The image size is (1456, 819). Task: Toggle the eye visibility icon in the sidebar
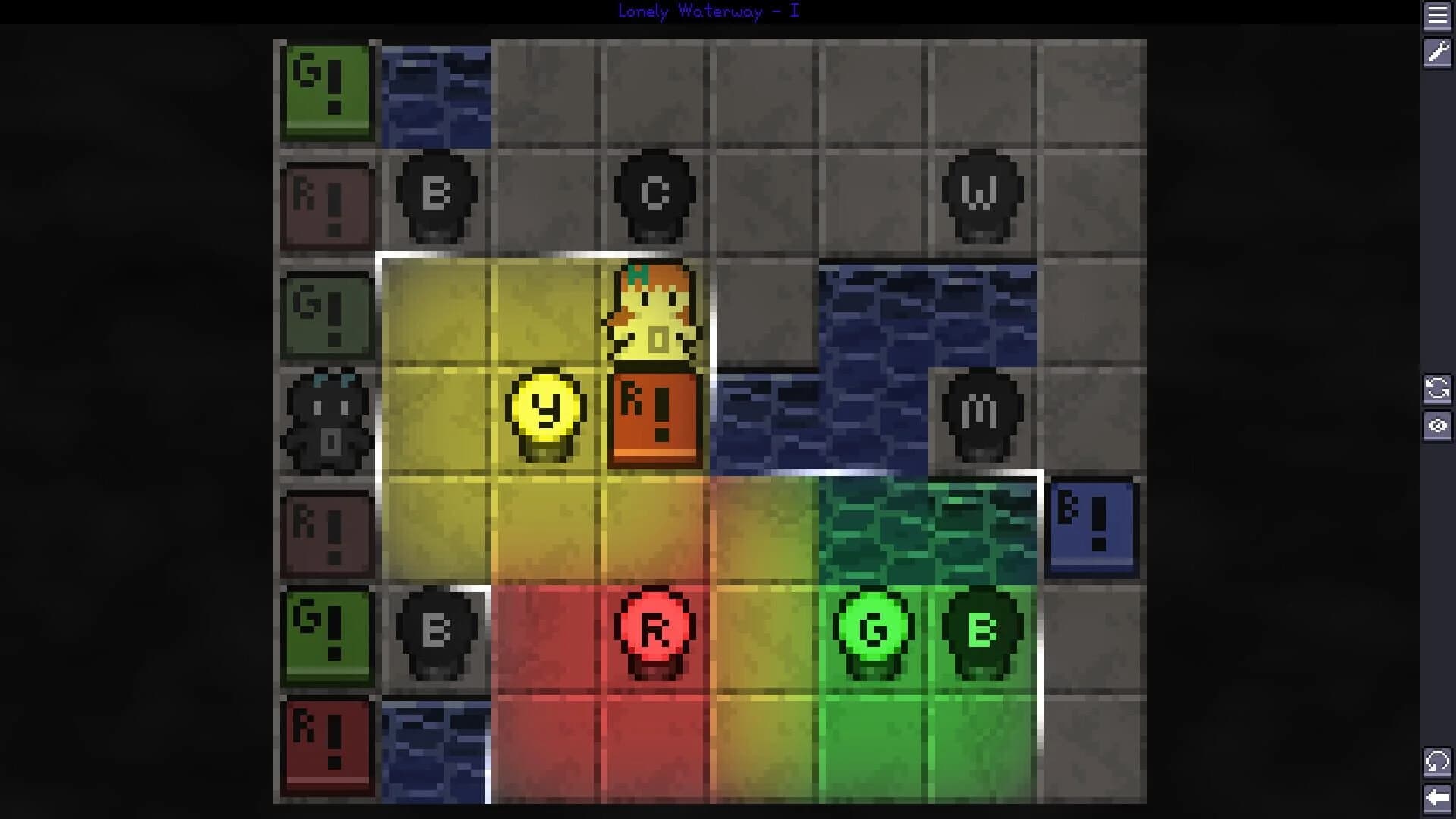[1438, 426]
